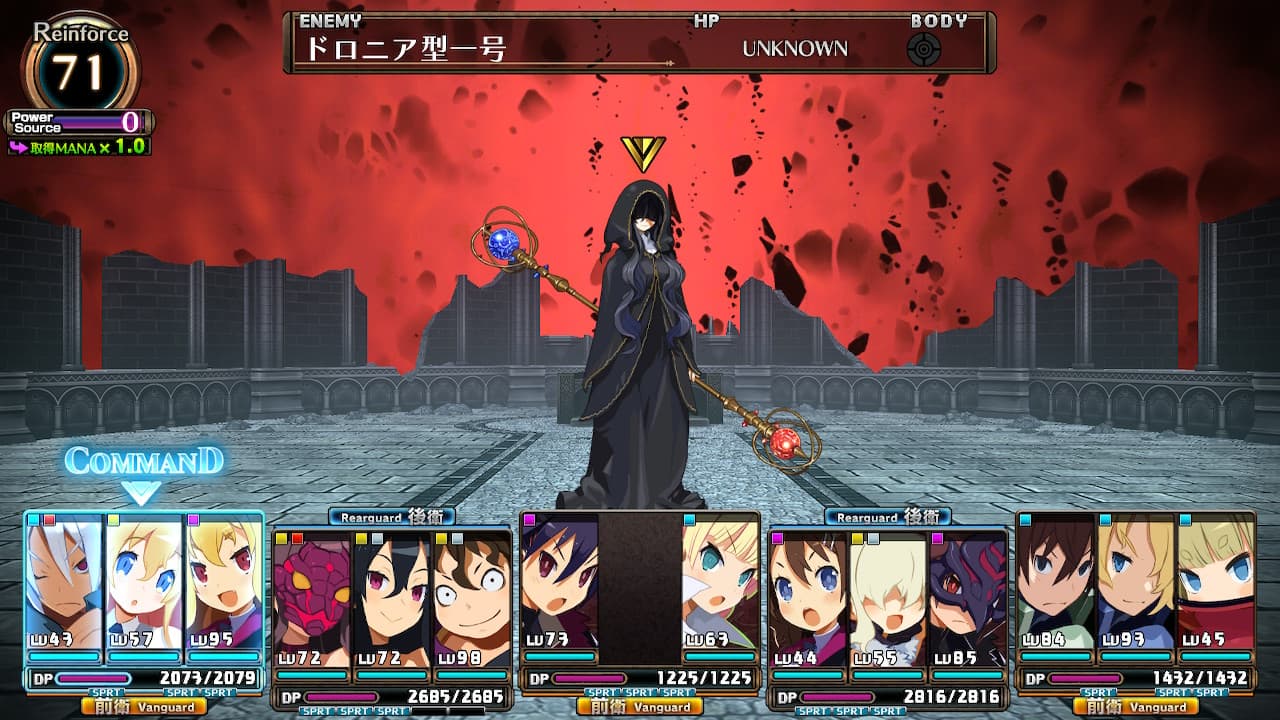Click the Lv63 blonde teal-eyed portrait
The height and width of the screenshot is (720, 1280).
(x=719, y=582)
